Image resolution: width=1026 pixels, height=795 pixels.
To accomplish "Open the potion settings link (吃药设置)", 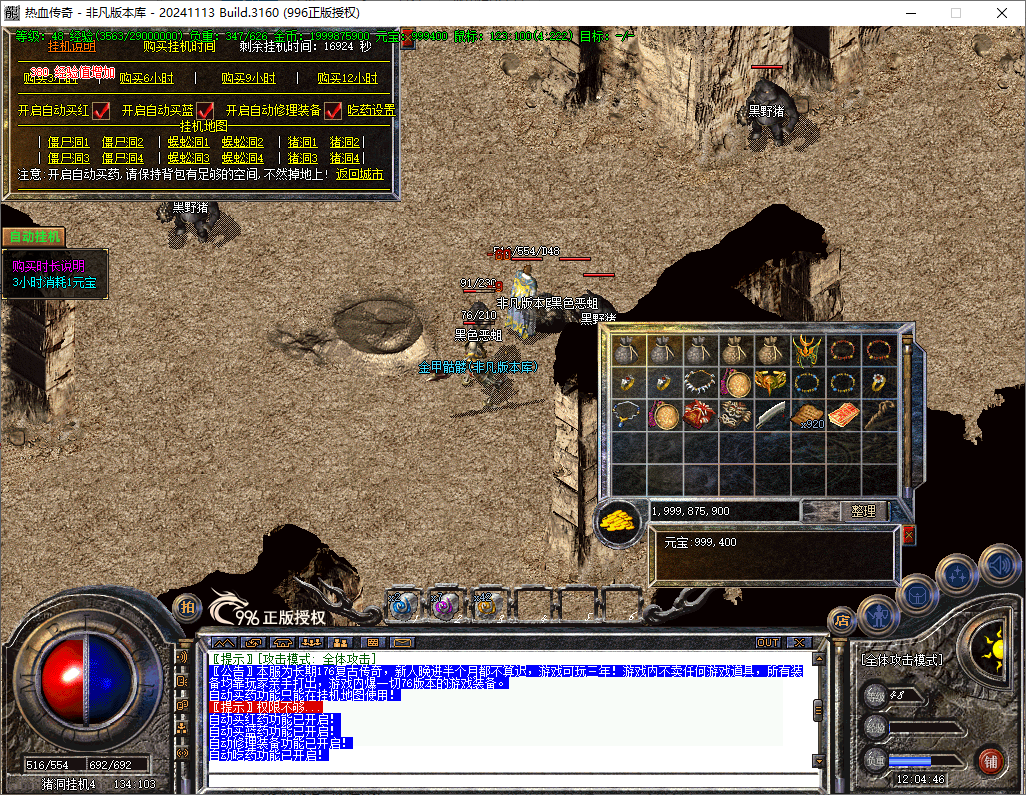I will point(371,110).
